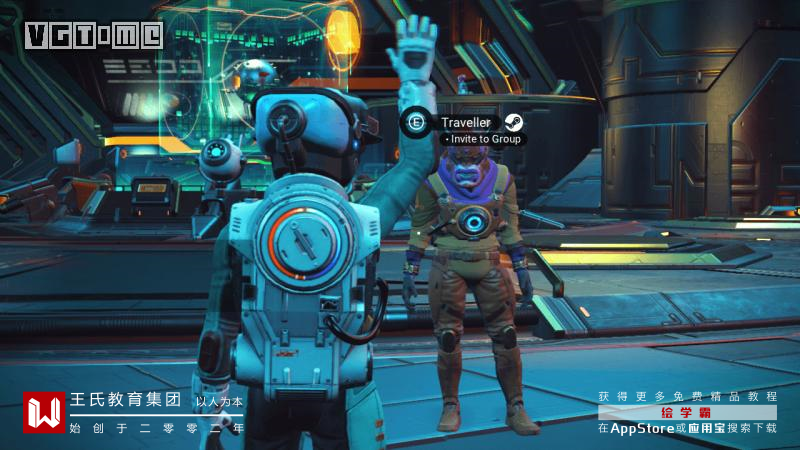Choose the Invite to Group option
800x450 pixels.
(x=483, y=140)
